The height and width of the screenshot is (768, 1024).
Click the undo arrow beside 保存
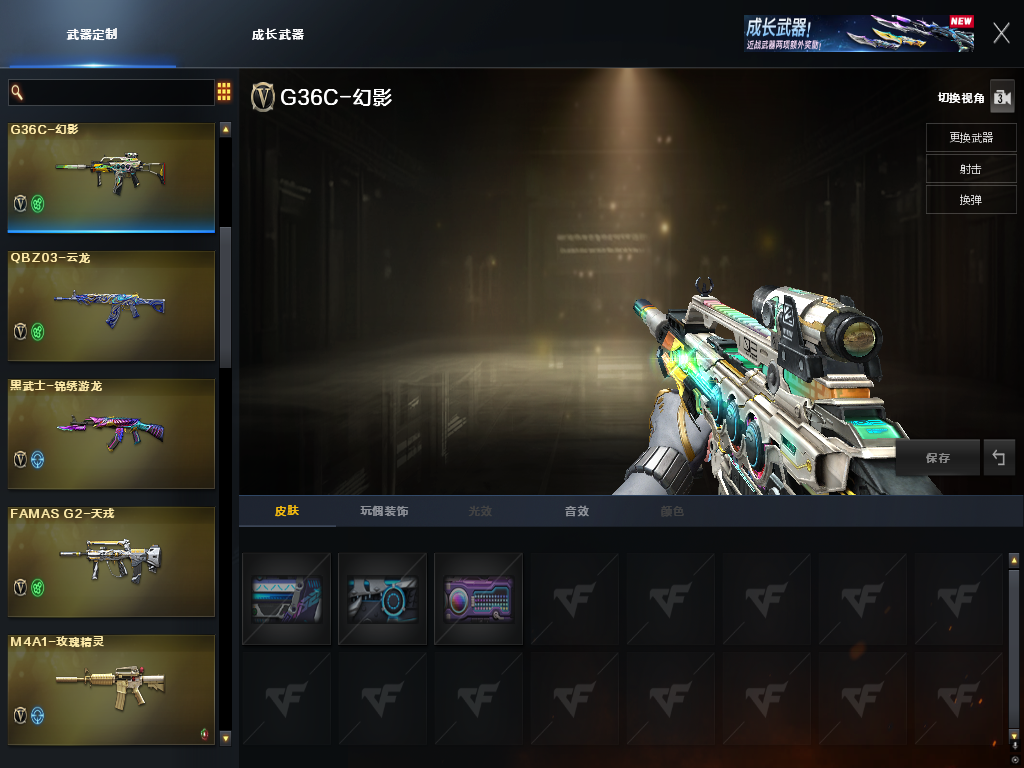click(998, 458)
